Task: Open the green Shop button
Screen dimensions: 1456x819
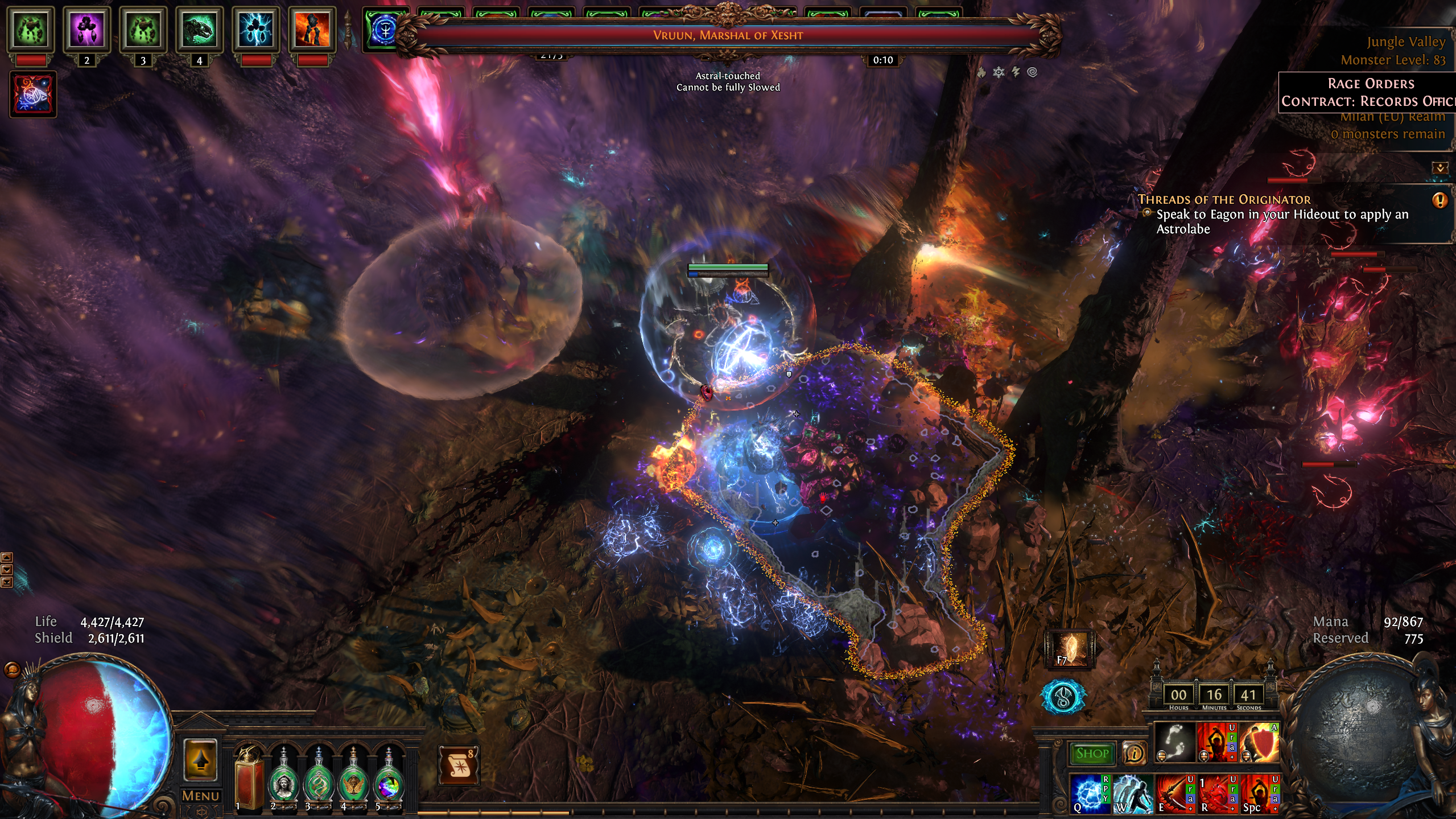Action: tap(1092, 754)
